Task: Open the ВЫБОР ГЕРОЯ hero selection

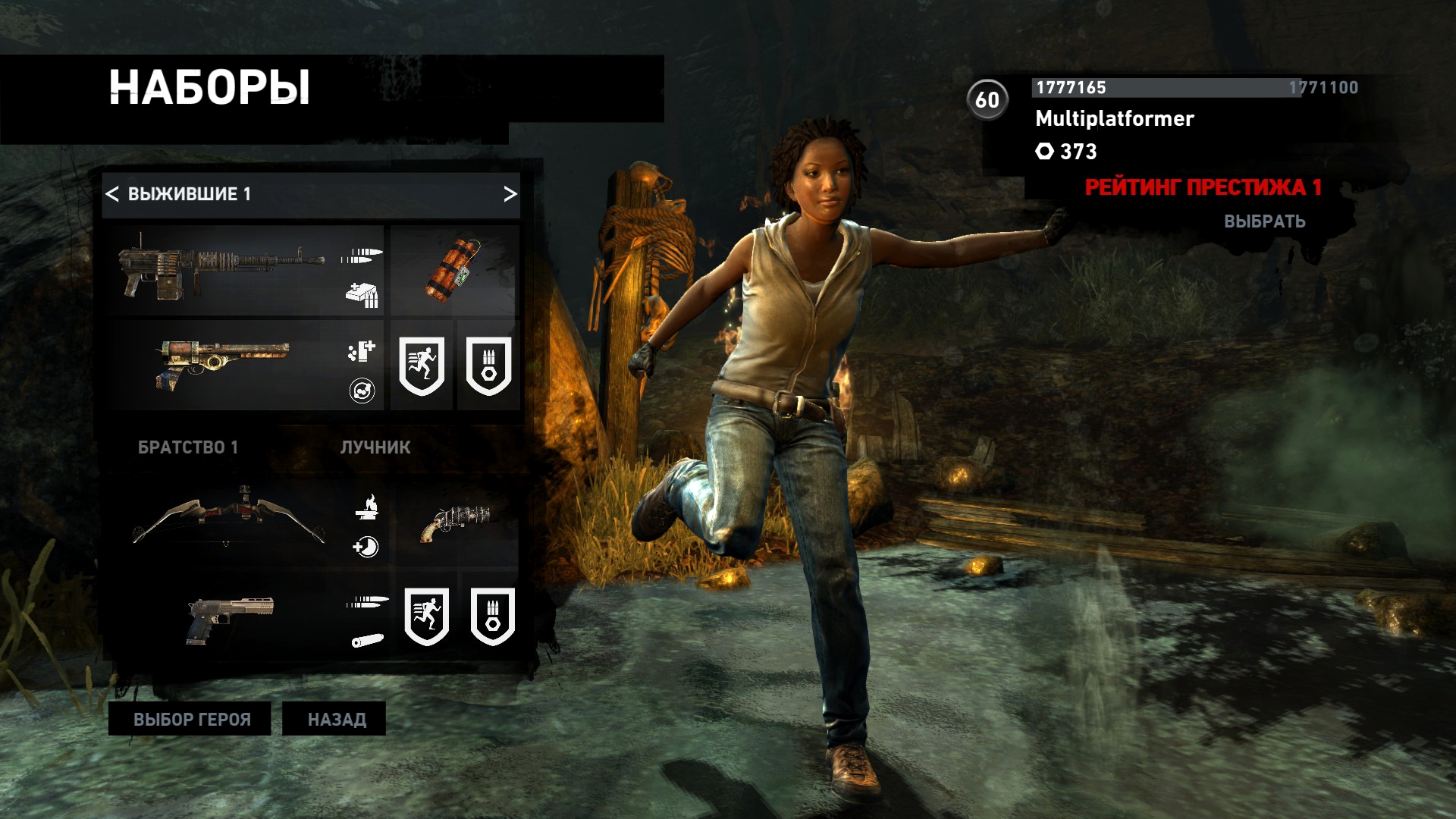Action: click(190, 719)
